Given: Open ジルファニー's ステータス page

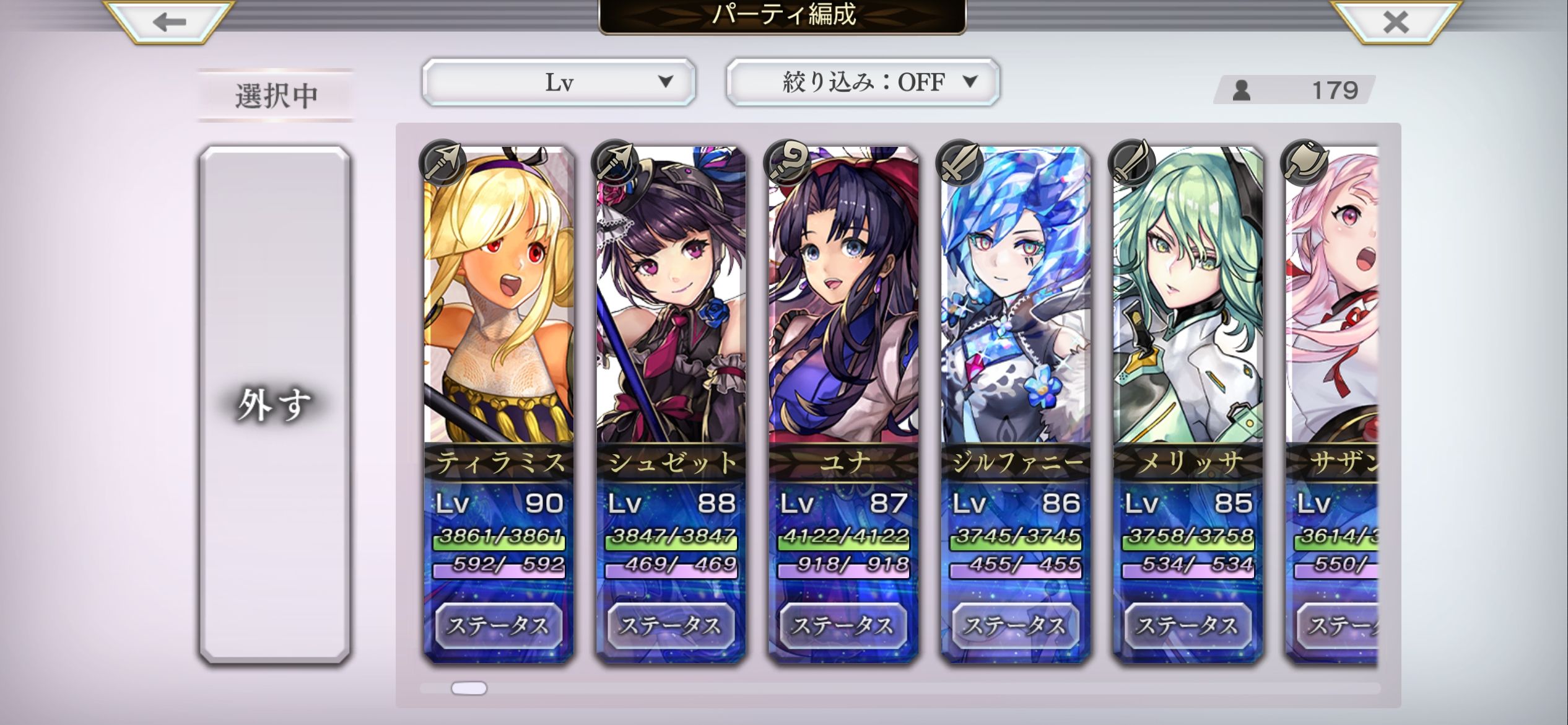Looking at the screenshot, I should pyautogui.click(x=1015, y=625).
